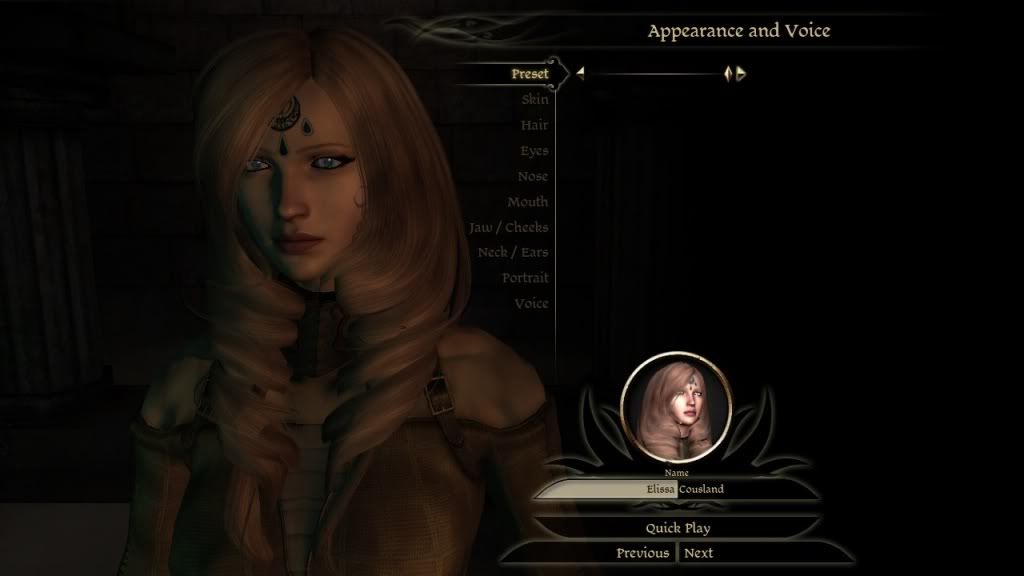This screenshot has height=576, width=1024.
Task: Select the Mouth category
Action: (527, 202)
